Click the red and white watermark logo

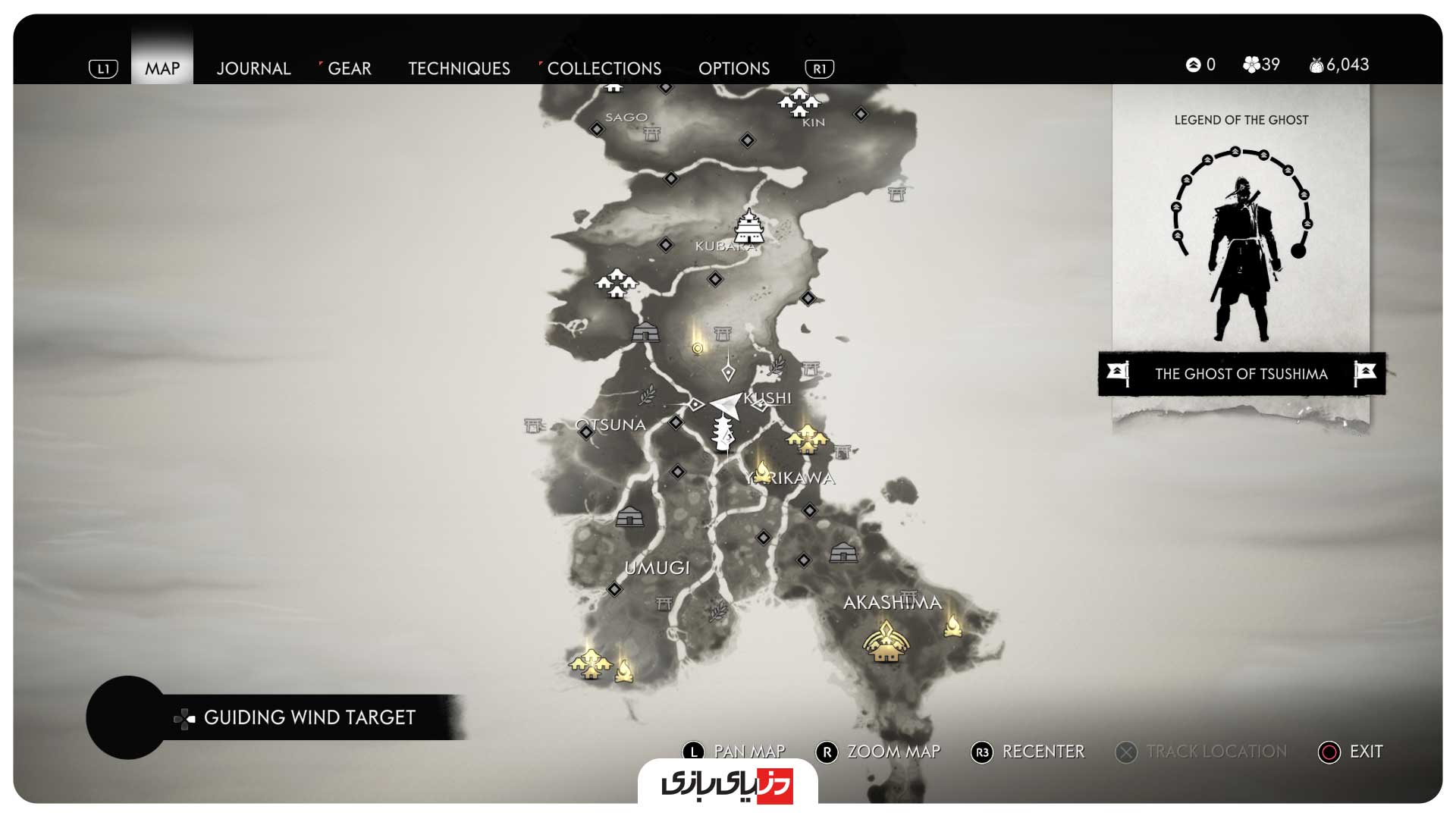coord(727,784)
